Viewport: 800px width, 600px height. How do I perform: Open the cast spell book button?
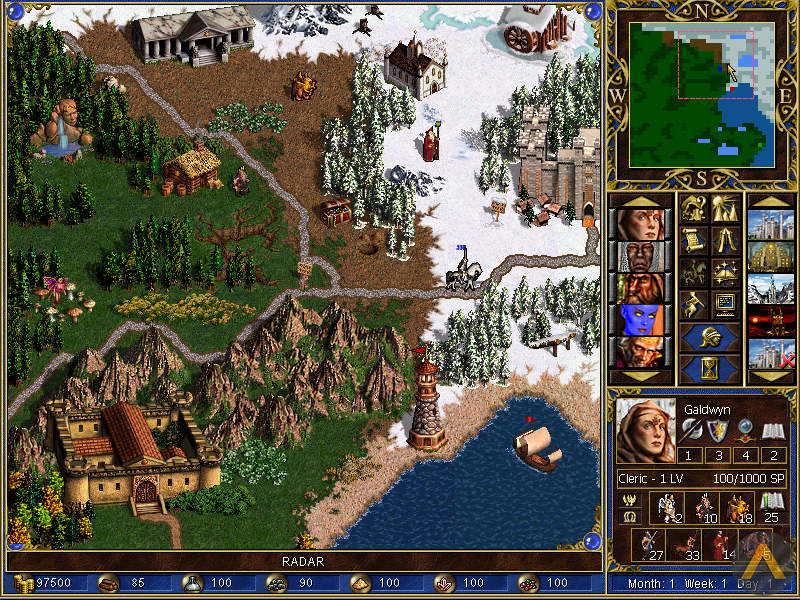pos(725,271)
